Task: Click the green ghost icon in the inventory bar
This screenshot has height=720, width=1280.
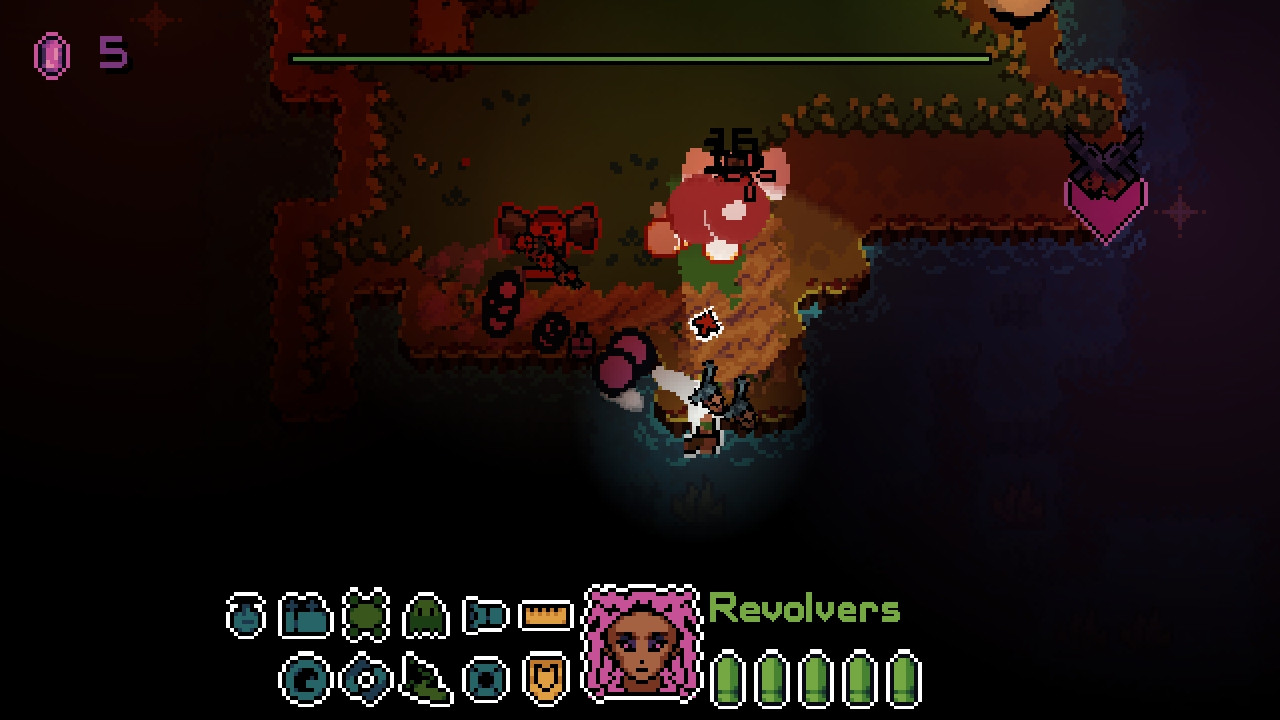Action: (424, 617)
